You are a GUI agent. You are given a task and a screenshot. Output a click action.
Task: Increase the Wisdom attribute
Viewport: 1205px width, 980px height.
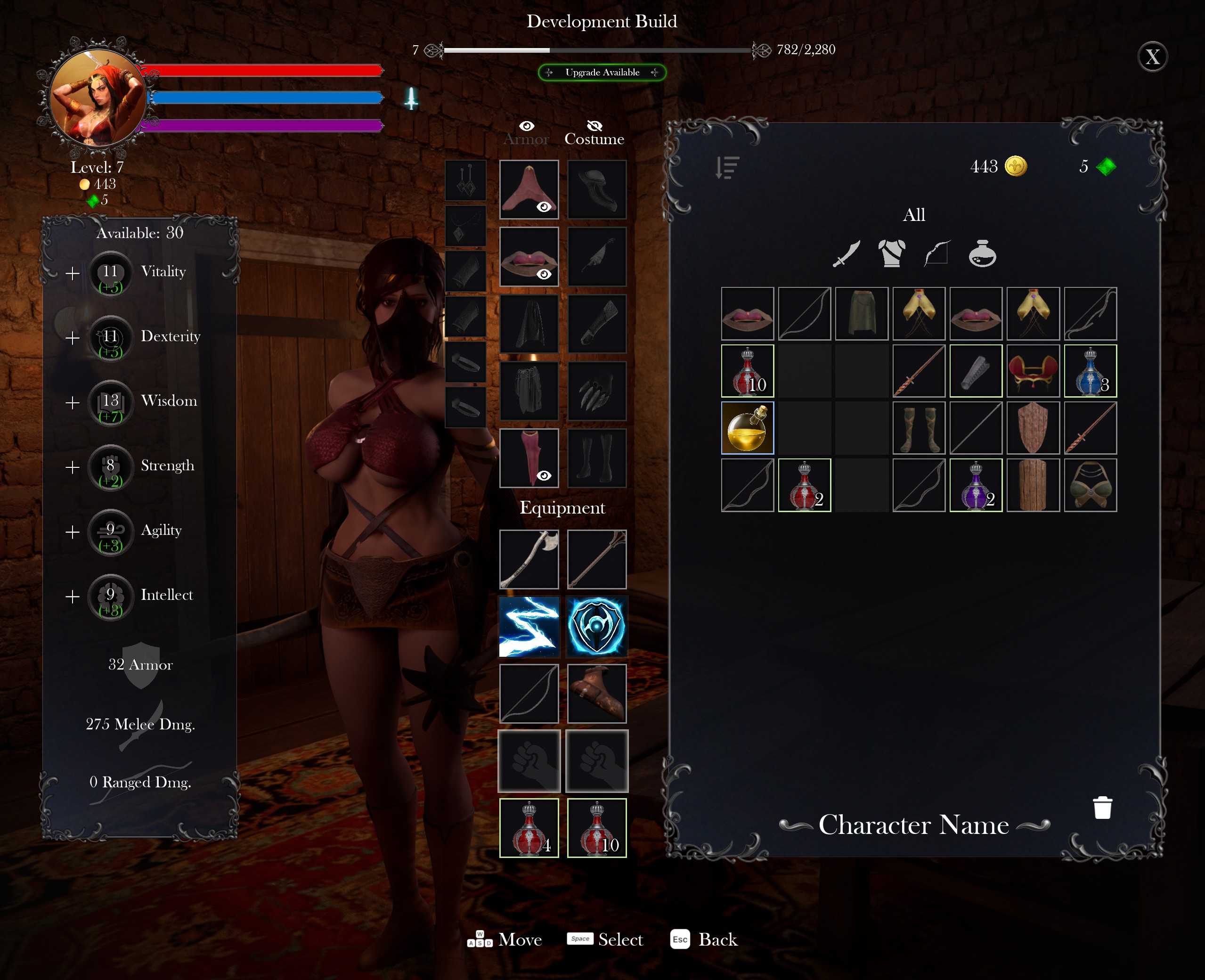(72, 403)
